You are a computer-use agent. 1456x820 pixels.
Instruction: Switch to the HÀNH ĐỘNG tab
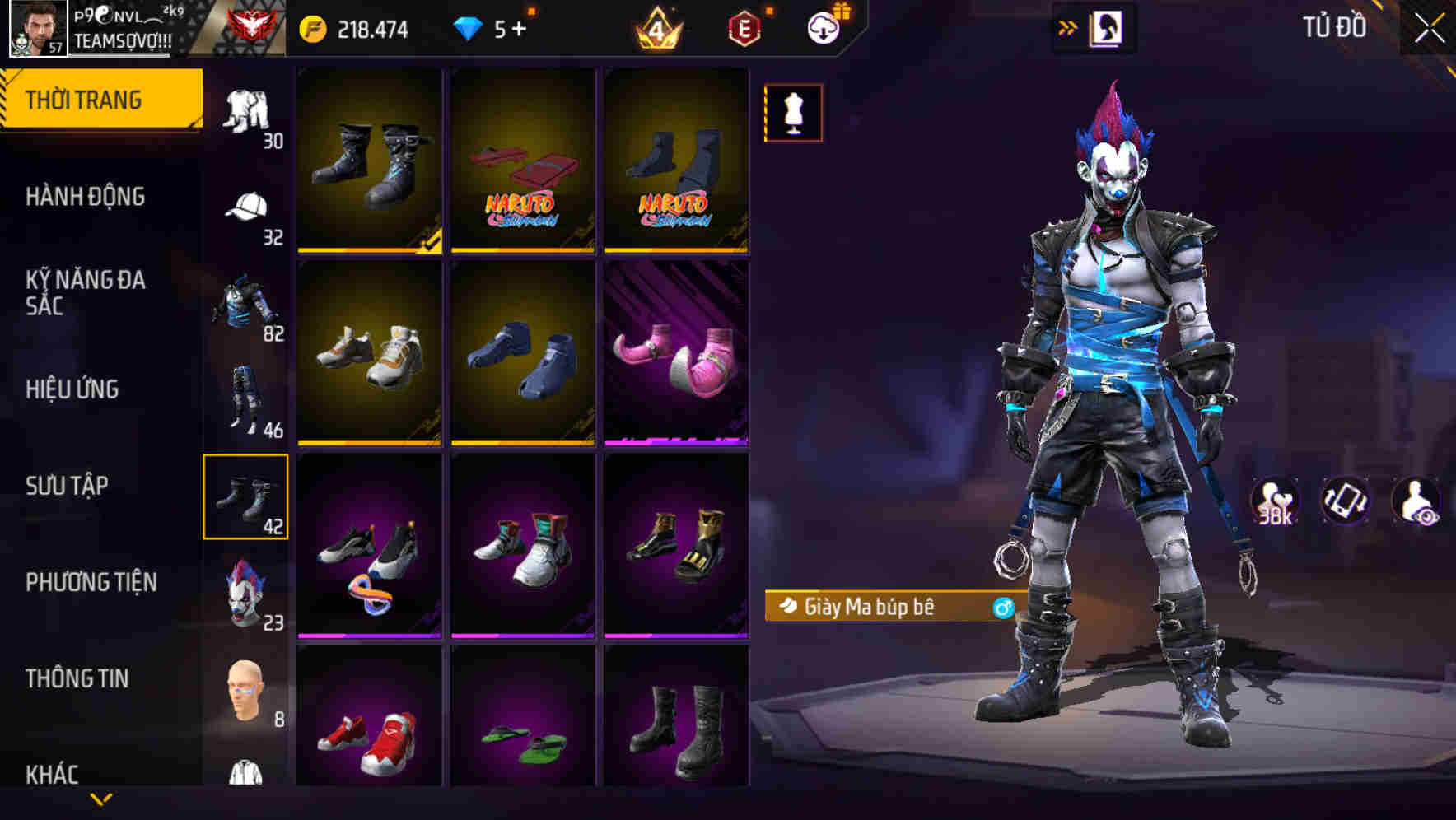tap(86, 197)
